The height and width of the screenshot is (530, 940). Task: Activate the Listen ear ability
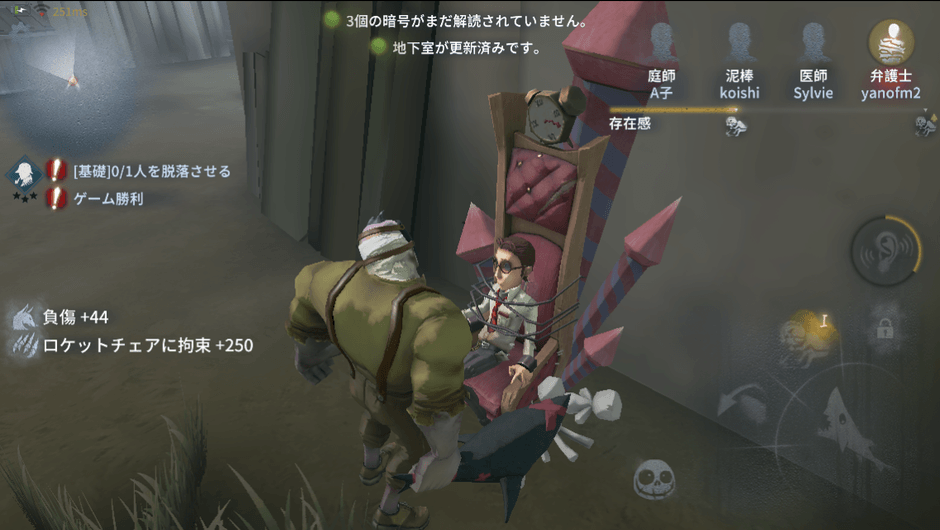(x=885, y=251)
